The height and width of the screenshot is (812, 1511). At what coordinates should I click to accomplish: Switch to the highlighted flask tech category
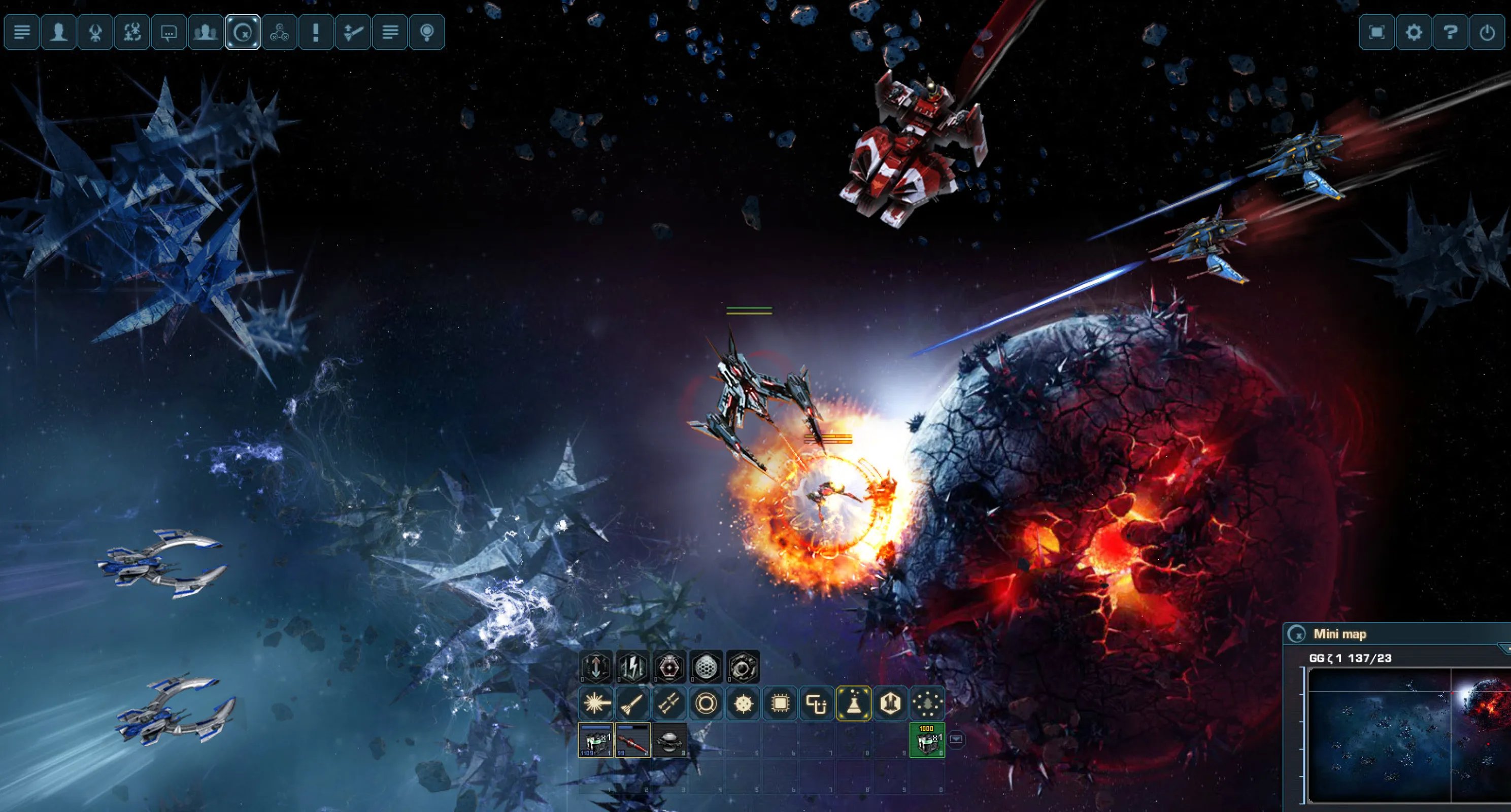pyautogui.click(x=853, y=703)
